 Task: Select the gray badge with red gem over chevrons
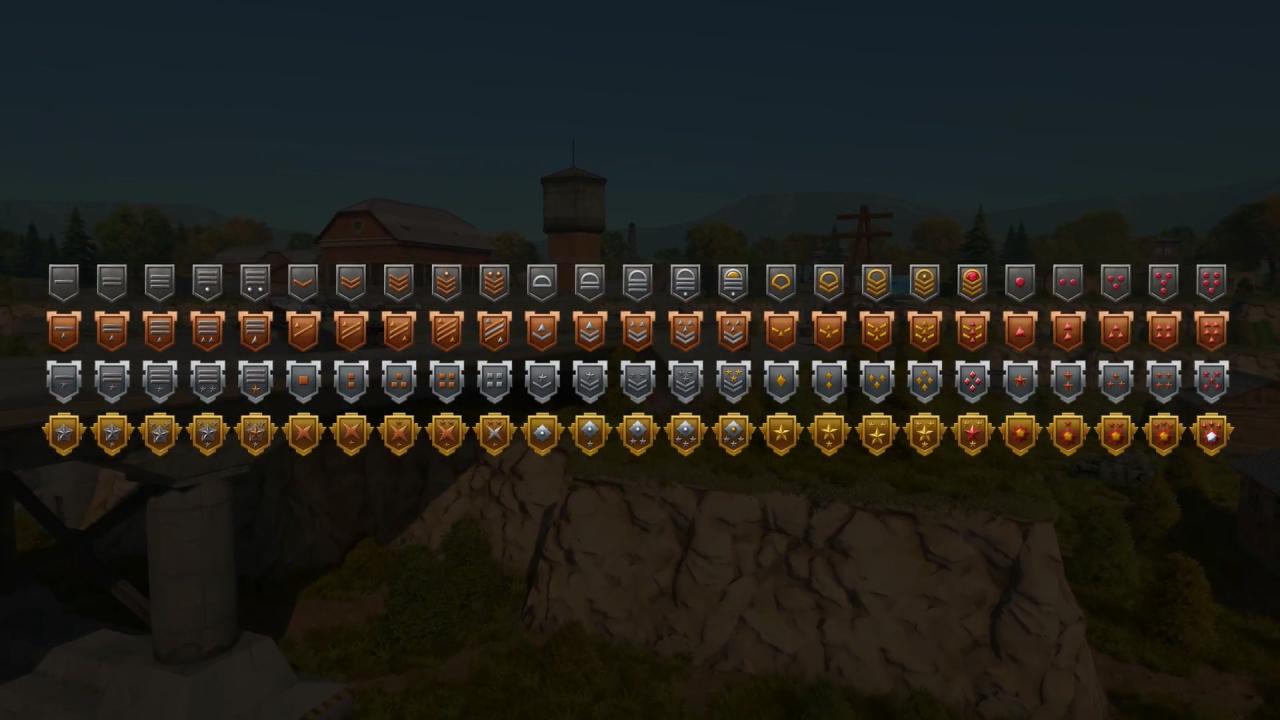point(972,282)
